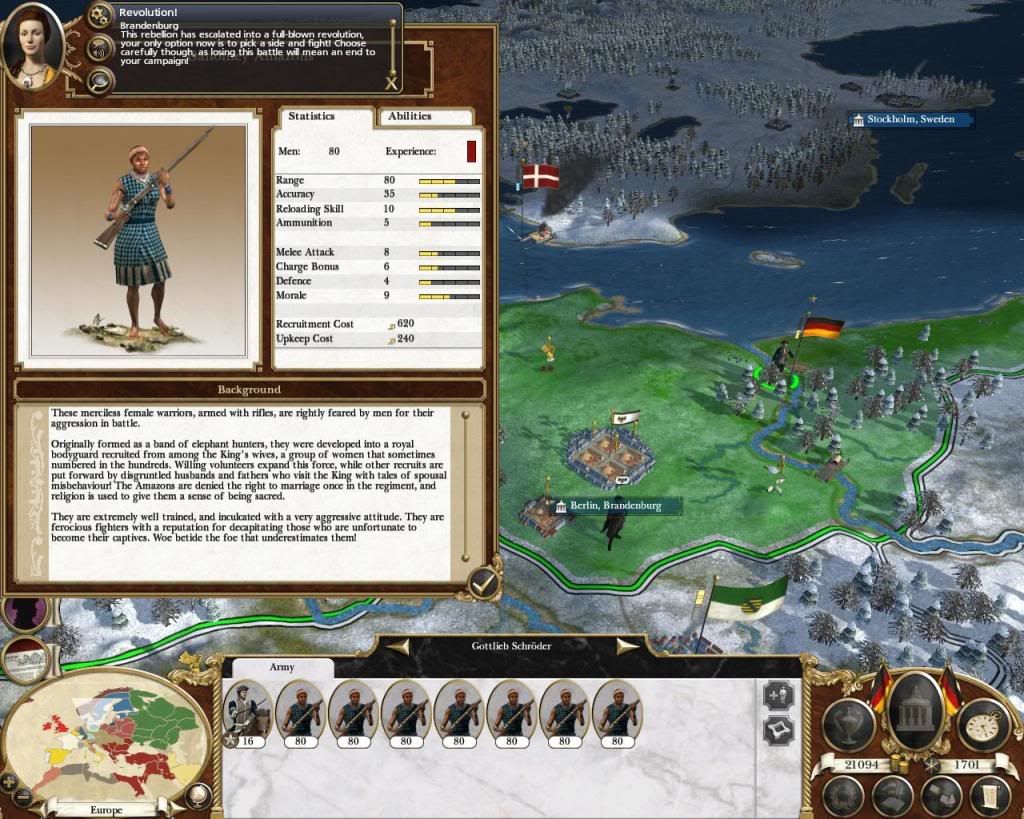The height and width of the screenshot is (819, 1024).
Task: Select the general's unit card with 16 men
Action: (248, 714)
